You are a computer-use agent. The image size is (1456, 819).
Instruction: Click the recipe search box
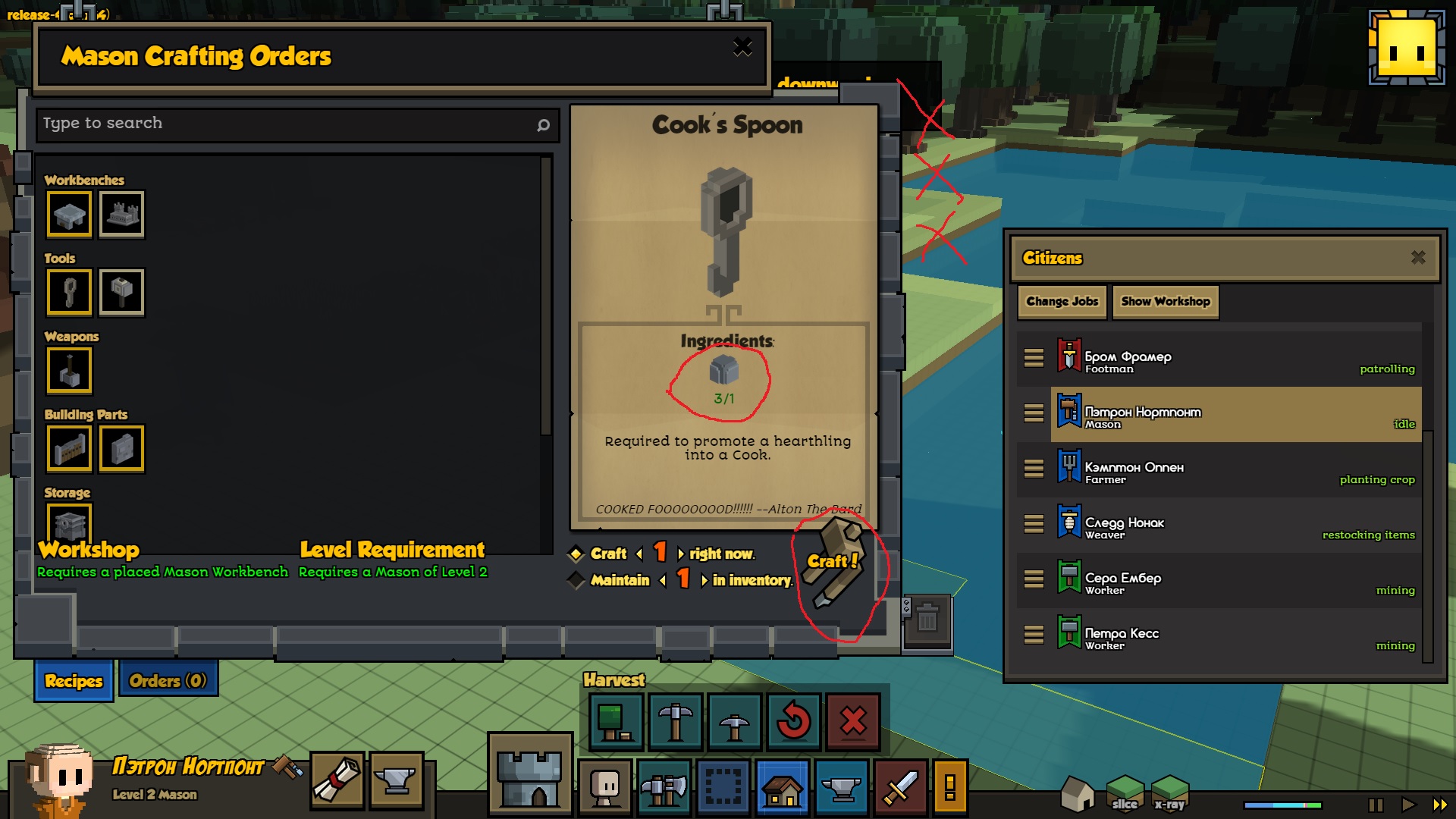(x=288, y=124)
